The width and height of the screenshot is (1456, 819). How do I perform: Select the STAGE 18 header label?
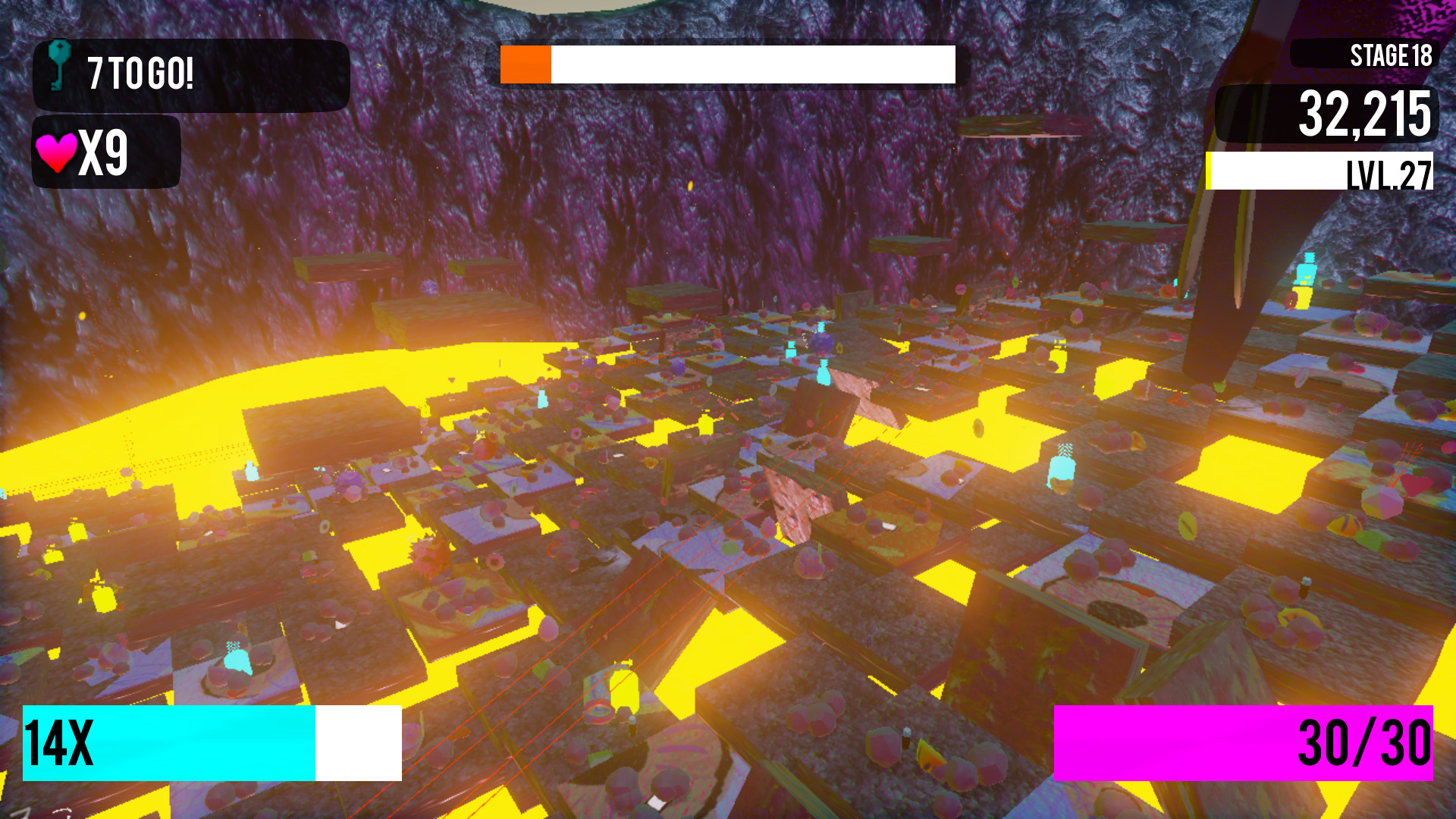[x=1390, y=55]
